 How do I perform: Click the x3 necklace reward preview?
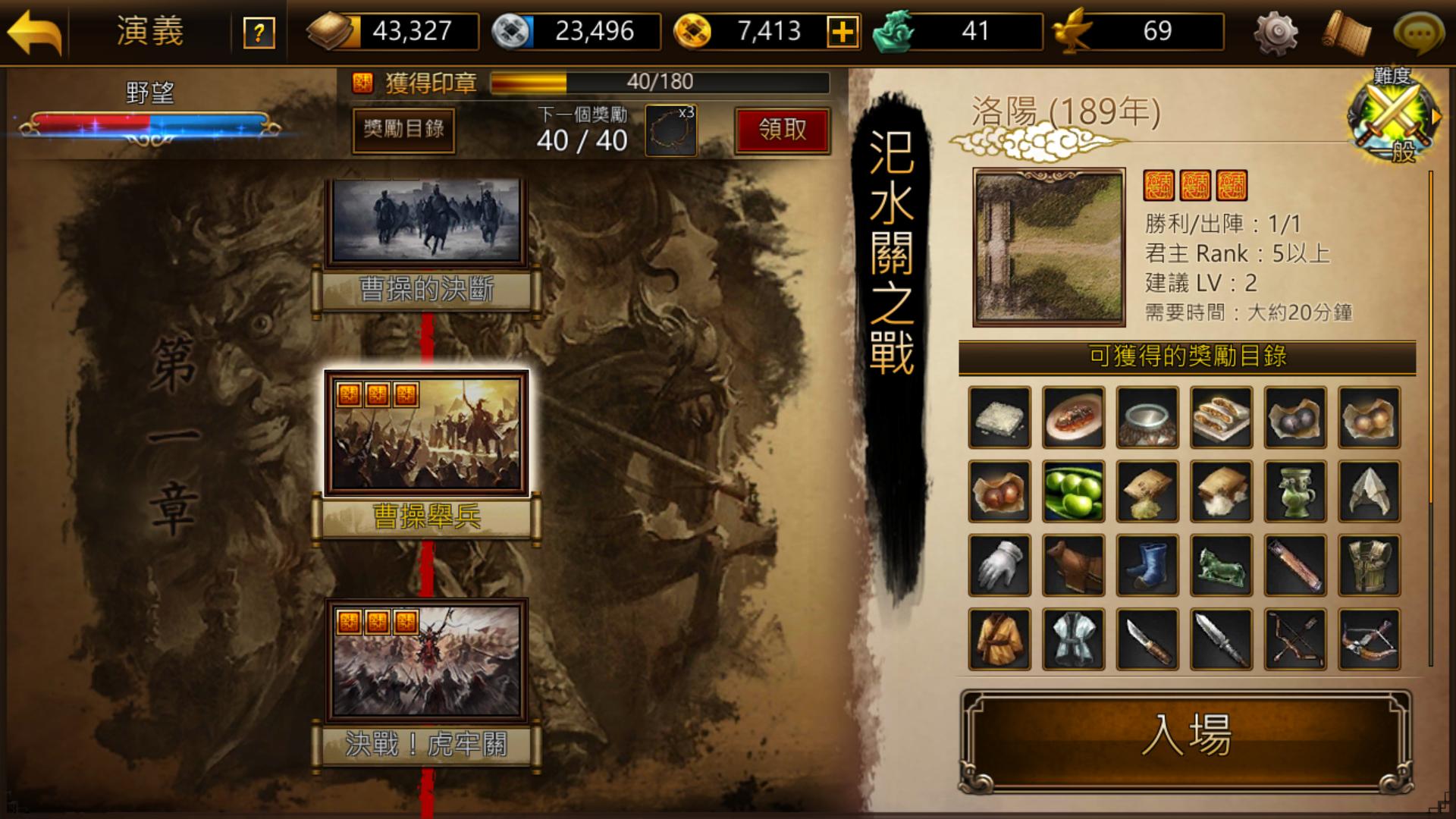(670, 129)
